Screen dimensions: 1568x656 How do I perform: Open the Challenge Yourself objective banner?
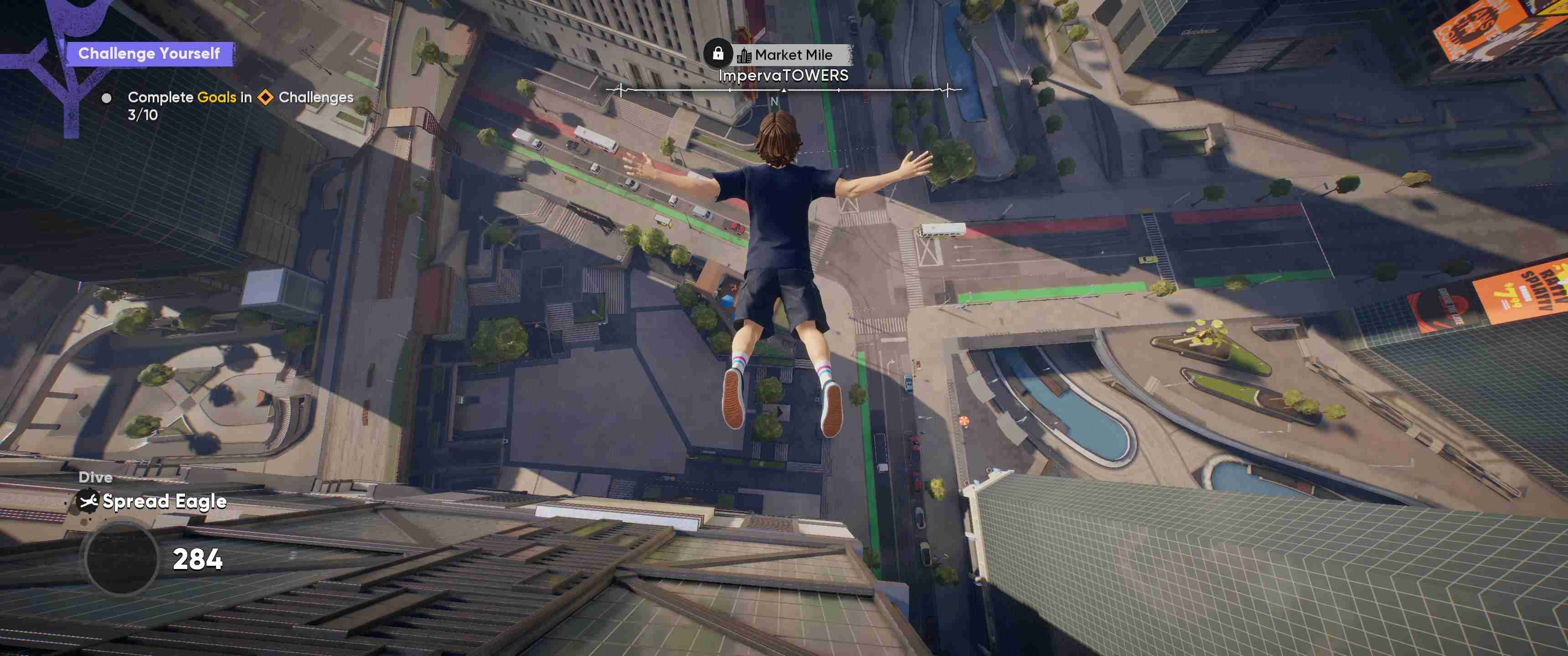149,54
